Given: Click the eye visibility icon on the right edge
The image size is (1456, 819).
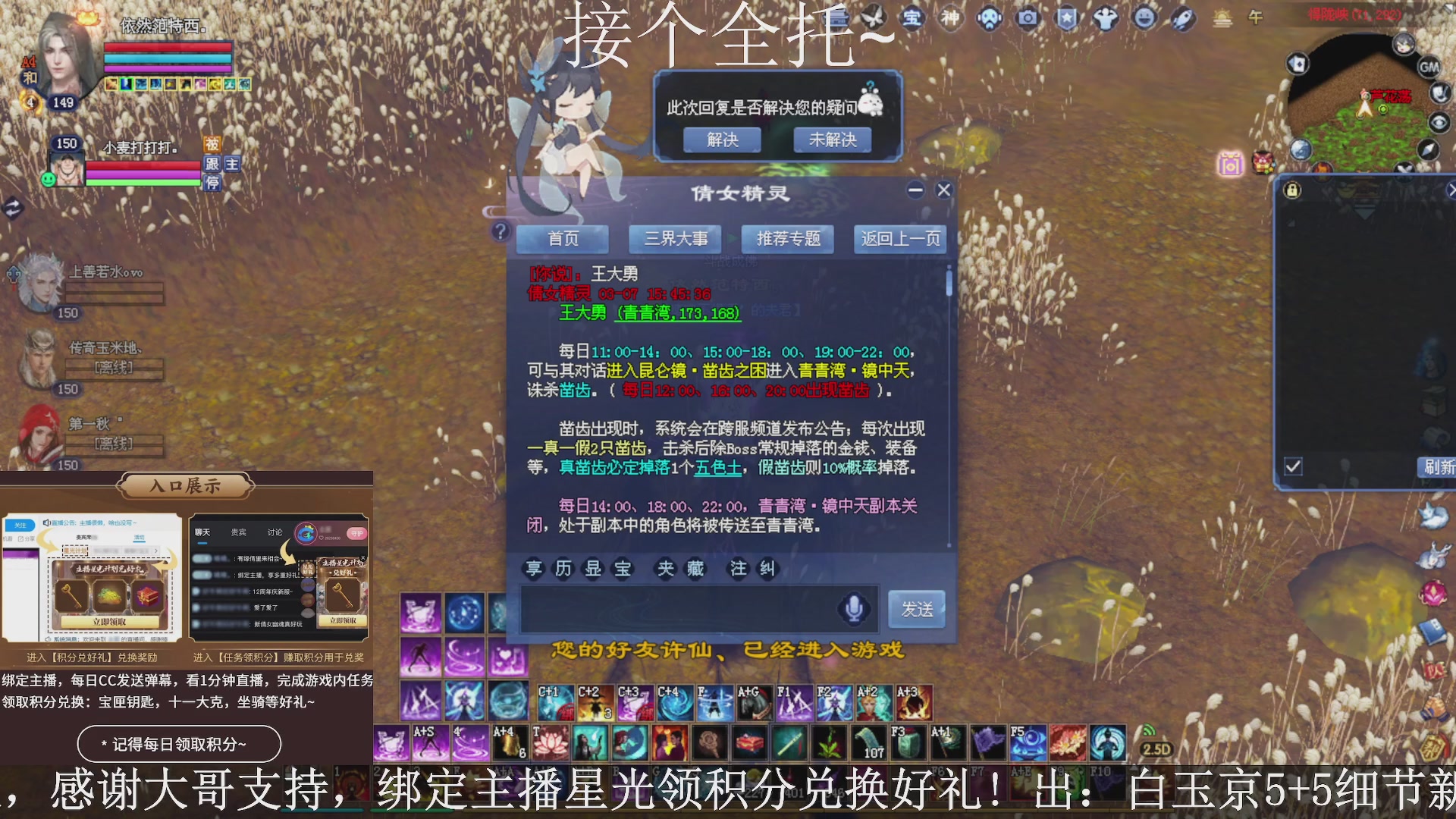Looking at the screenshot, I should [x=1438, y=121].
